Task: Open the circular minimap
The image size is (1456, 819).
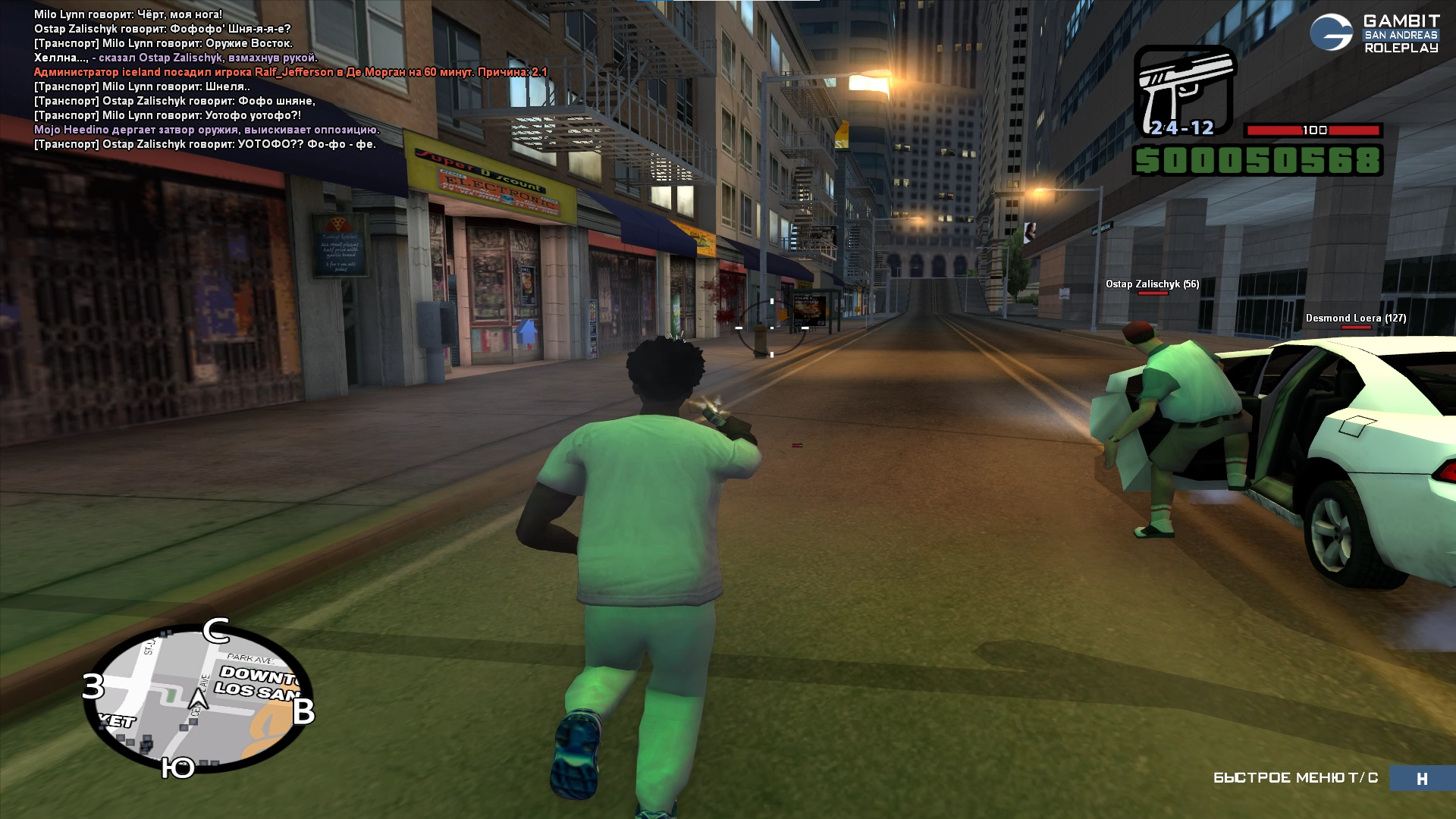Action: tap(199, 699)
